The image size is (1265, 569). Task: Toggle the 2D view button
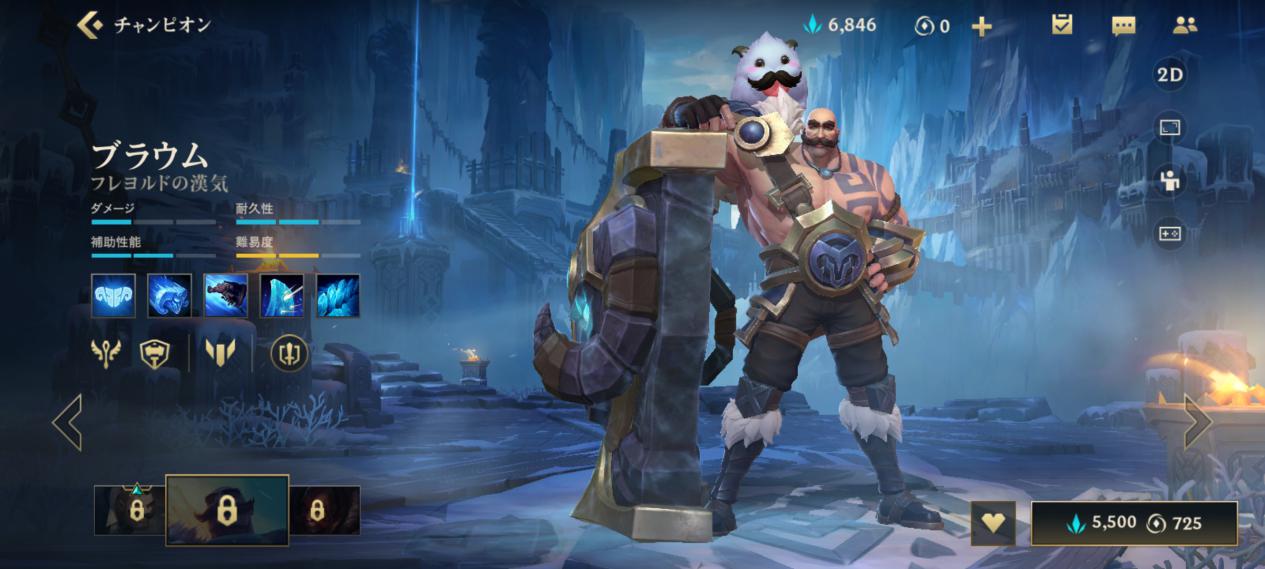click(1169, 75)
